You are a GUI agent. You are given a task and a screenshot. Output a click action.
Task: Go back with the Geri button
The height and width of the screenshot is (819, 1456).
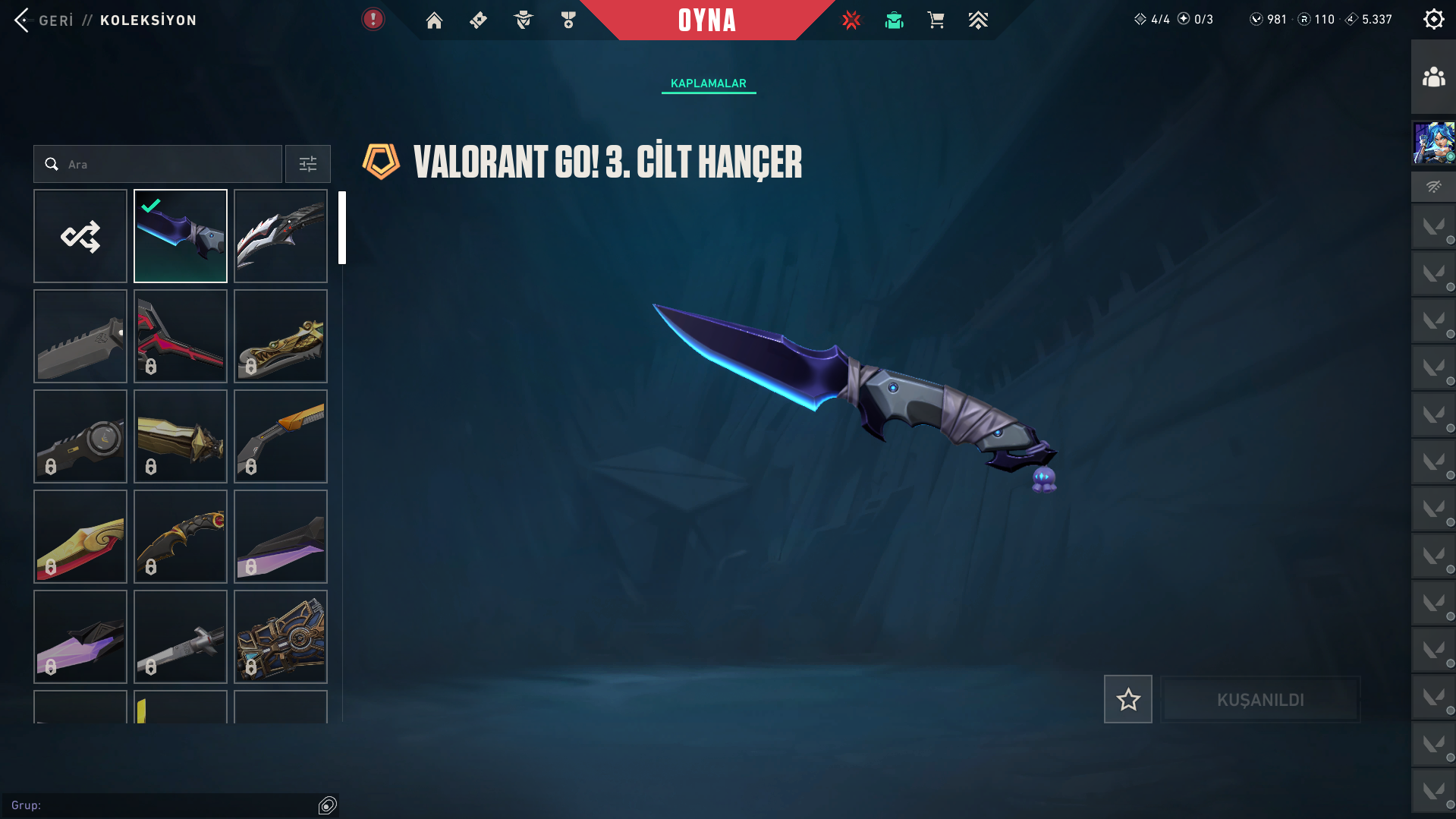[44, 20]
